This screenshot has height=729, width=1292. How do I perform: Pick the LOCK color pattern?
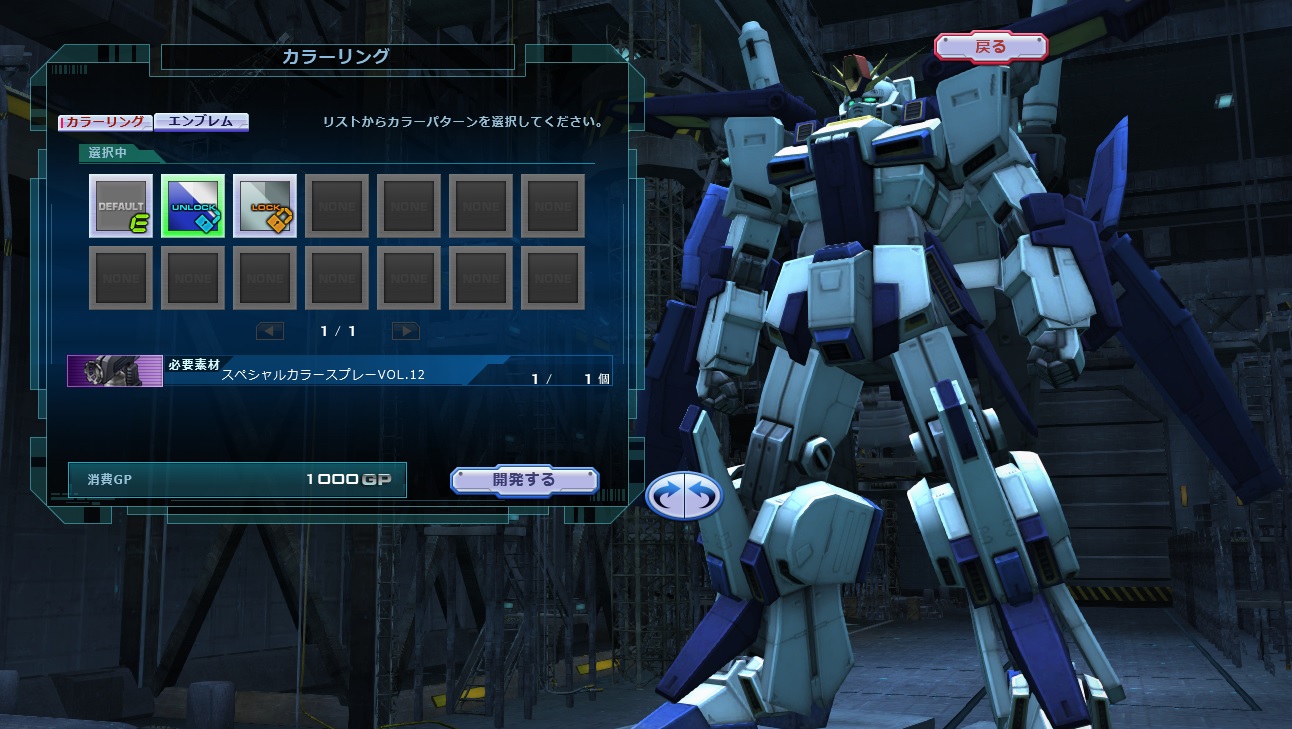[265, 206]
